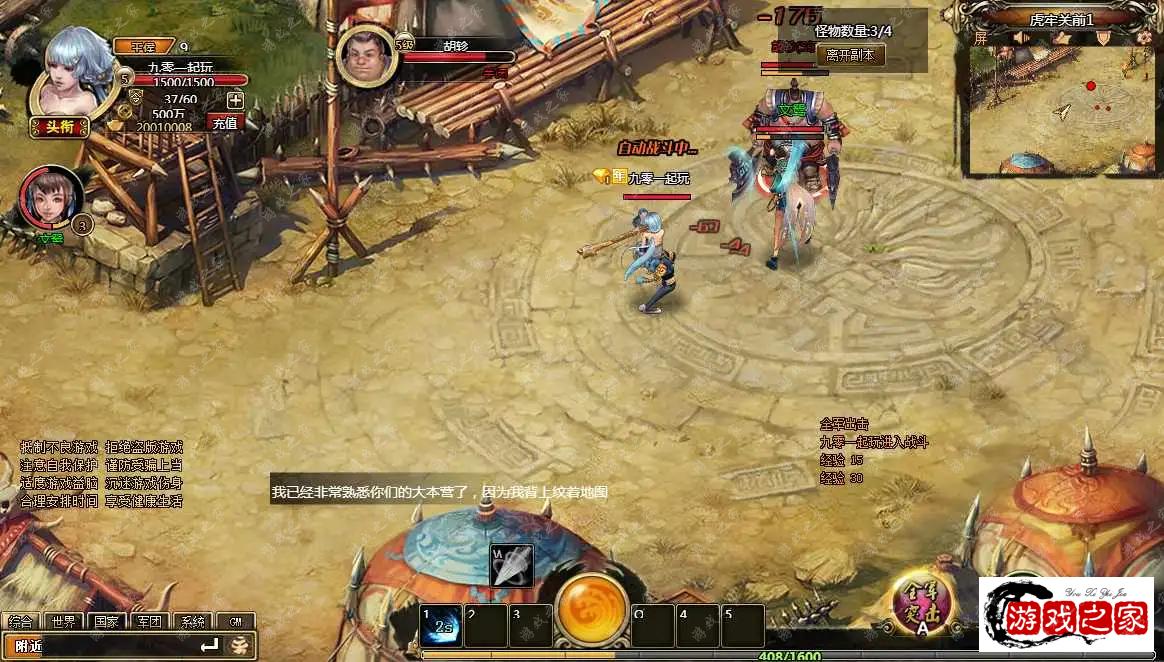Screen dimensions: 1164x662
Task: Click the plus button beside 37/60
Action: 235,99
